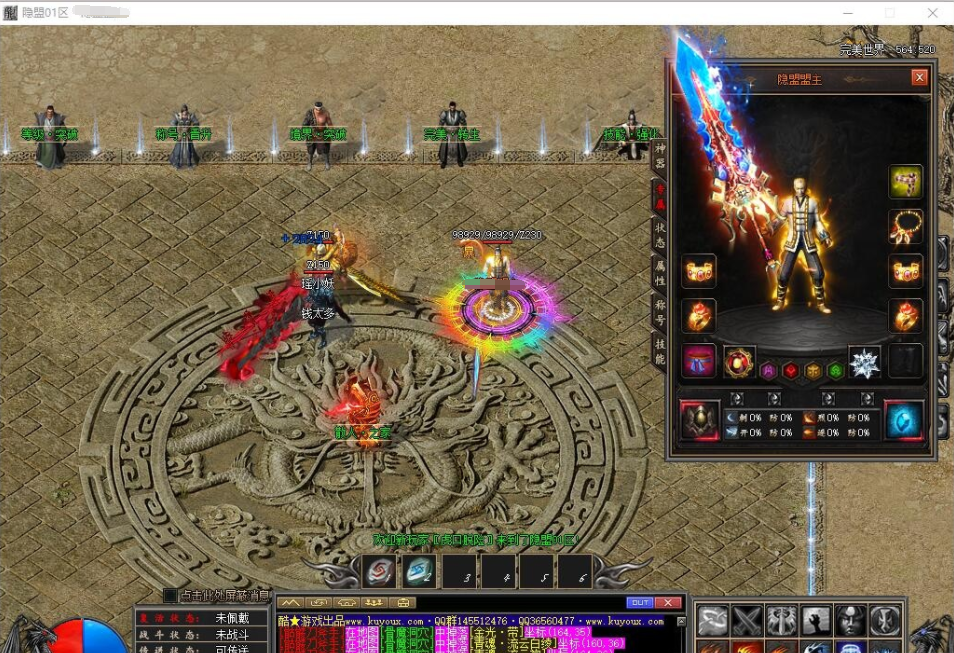This screenshot has height=653, width=954.
Task: Click the round red-gold medal slot
Action: [x=740, y=362]
